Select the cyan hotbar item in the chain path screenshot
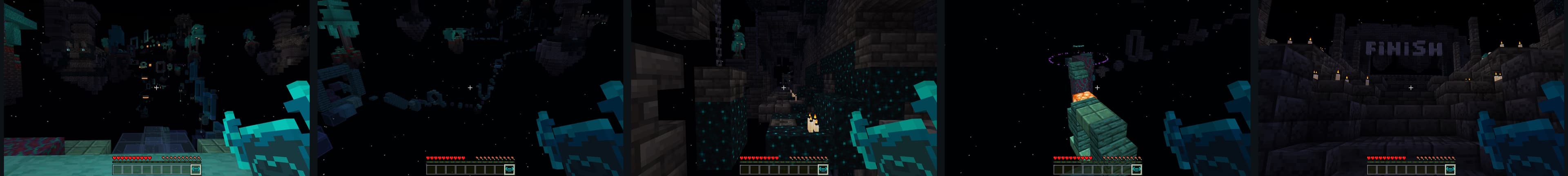Viewport: 1568px width, 176px height. pyautogui.click(x=510, y=169)
